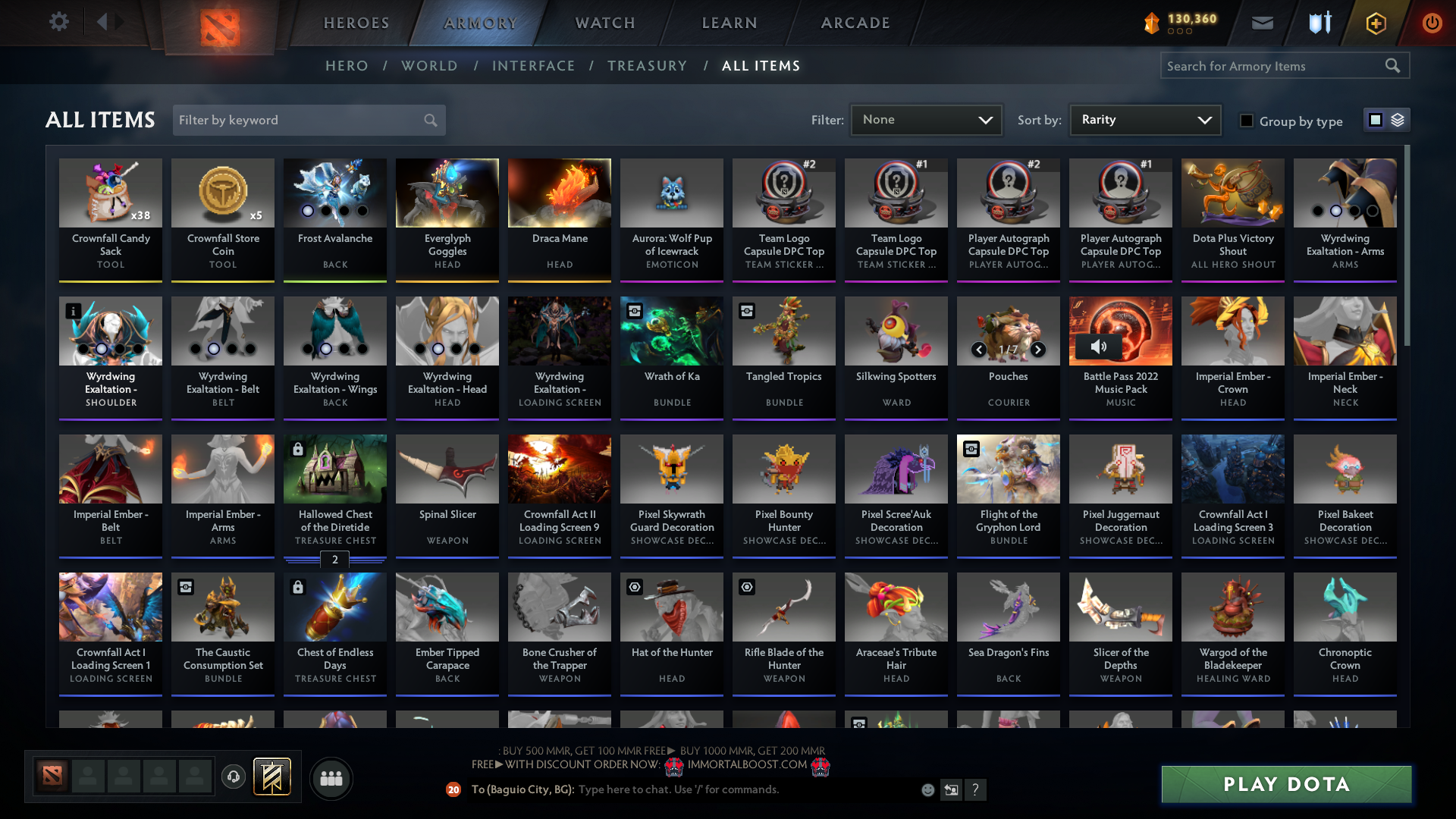Open the notifications mail icon

tap(1262, 23)
